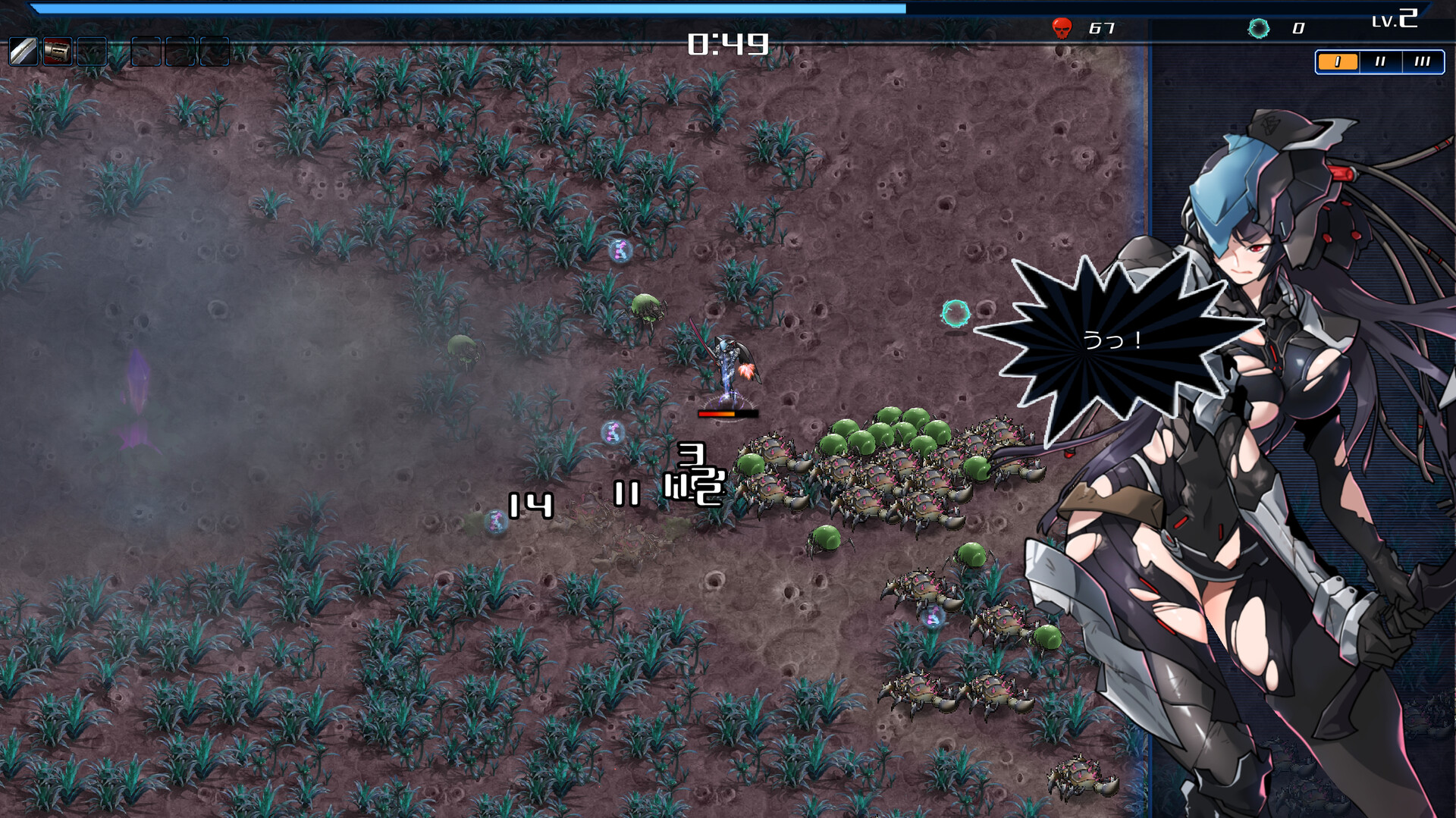Viewport: 1456px width, 818px height.
Task: Activate option III in the selector
Action: point(1422,62)
